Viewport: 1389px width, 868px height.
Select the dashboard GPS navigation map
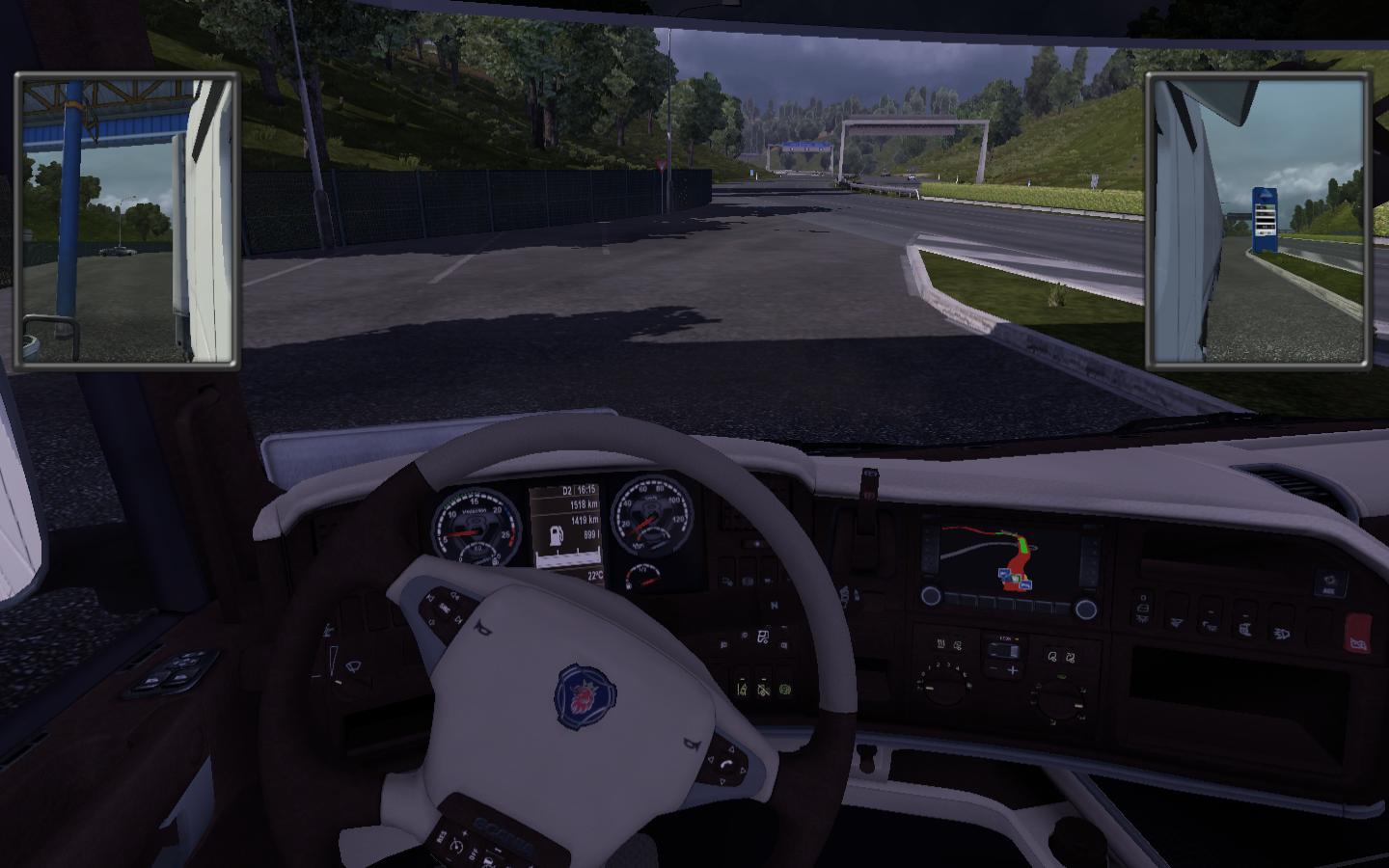[x=1008, y=558]
